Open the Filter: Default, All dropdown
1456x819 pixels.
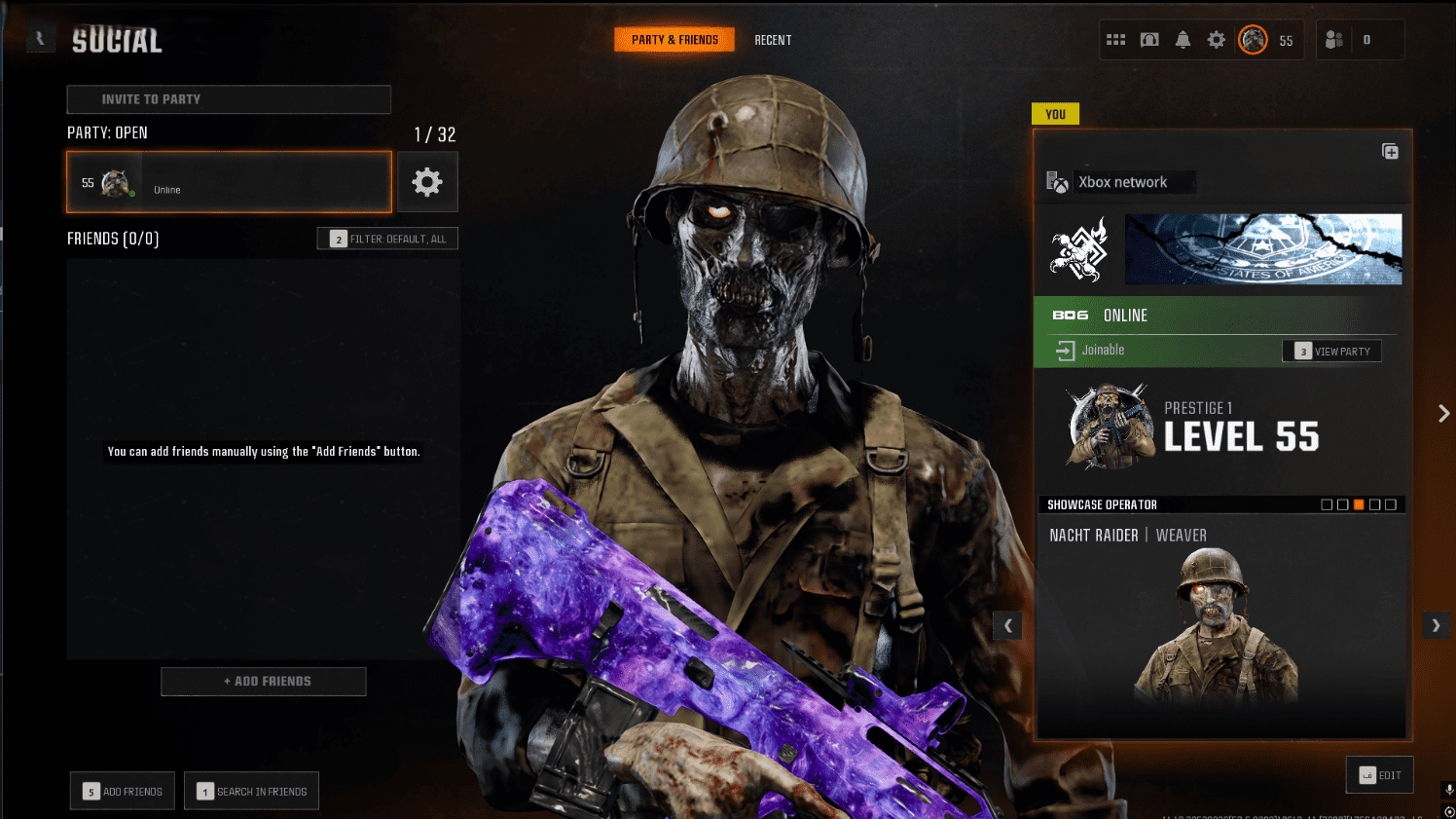[386, 238]
